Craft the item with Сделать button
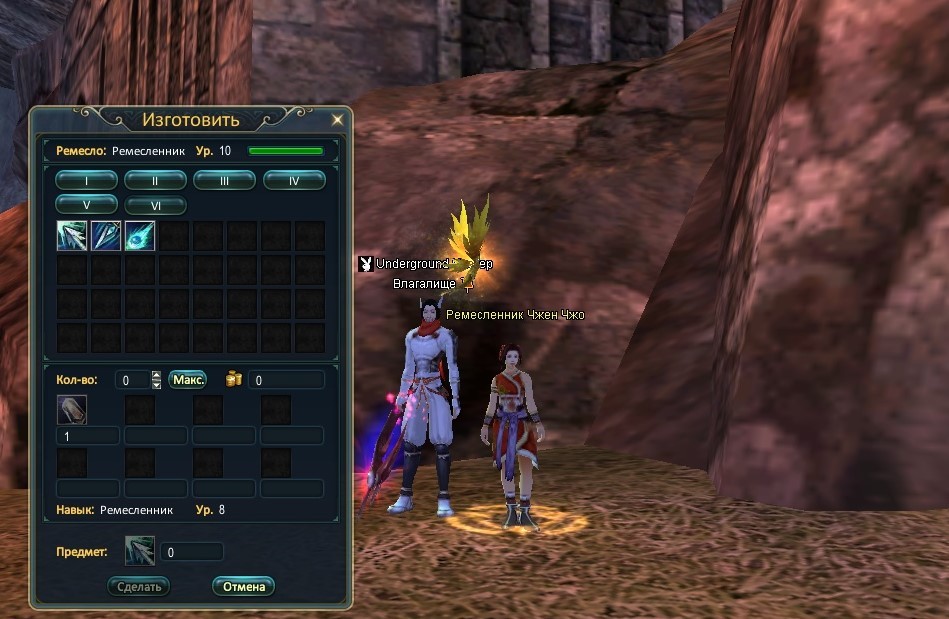The height and width of the screenshot is (619, 949). [139, 587]
